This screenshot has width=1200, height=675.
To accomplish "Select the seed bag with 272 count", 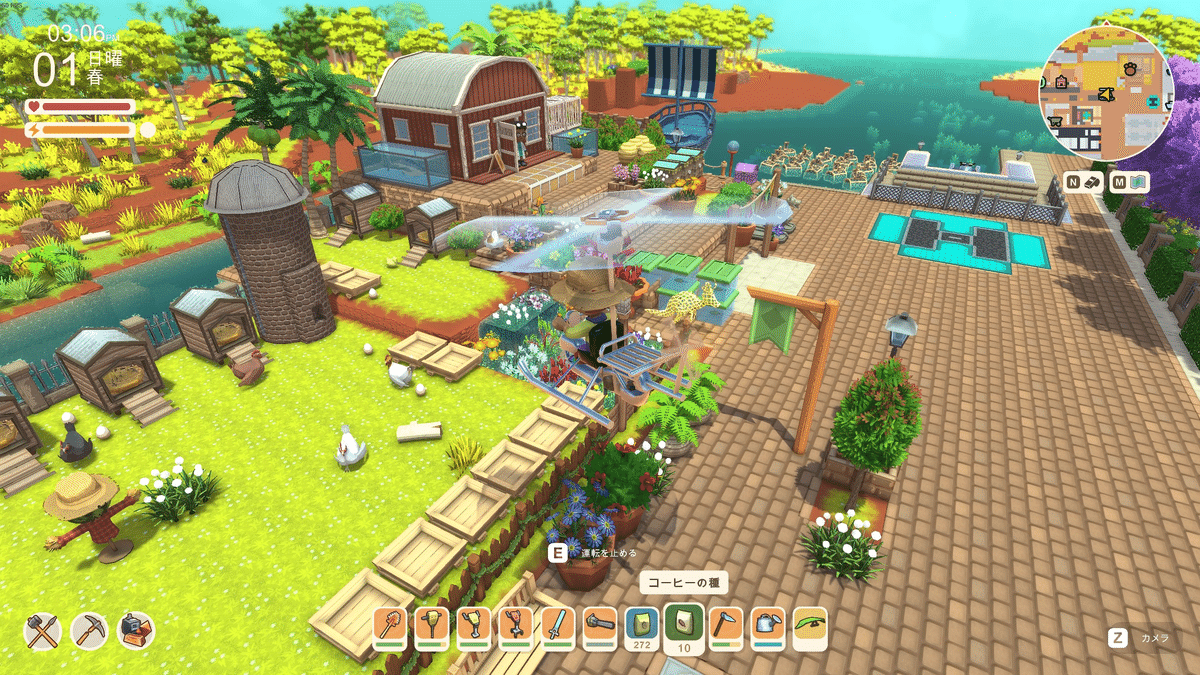I will 642,625.
